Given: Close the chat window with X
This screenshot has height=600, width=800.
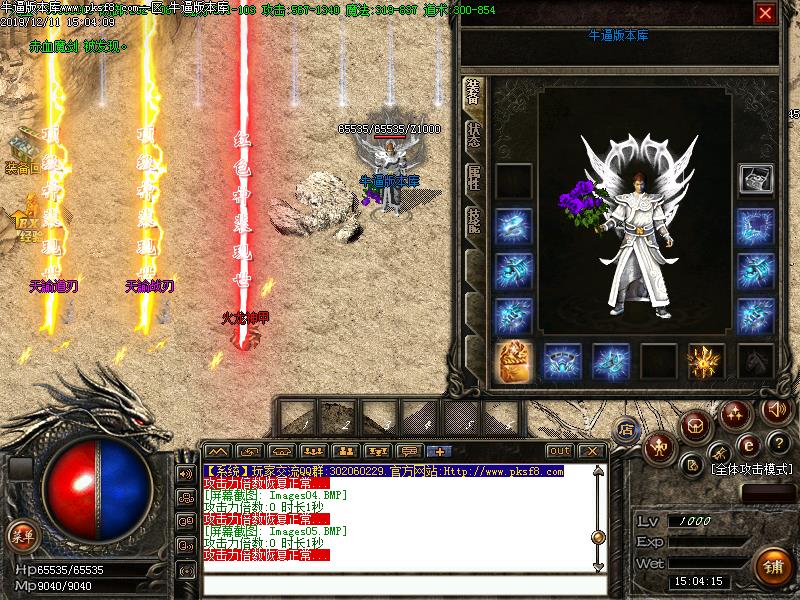Looking at the screenshot, I should click(x=592, y=451).
